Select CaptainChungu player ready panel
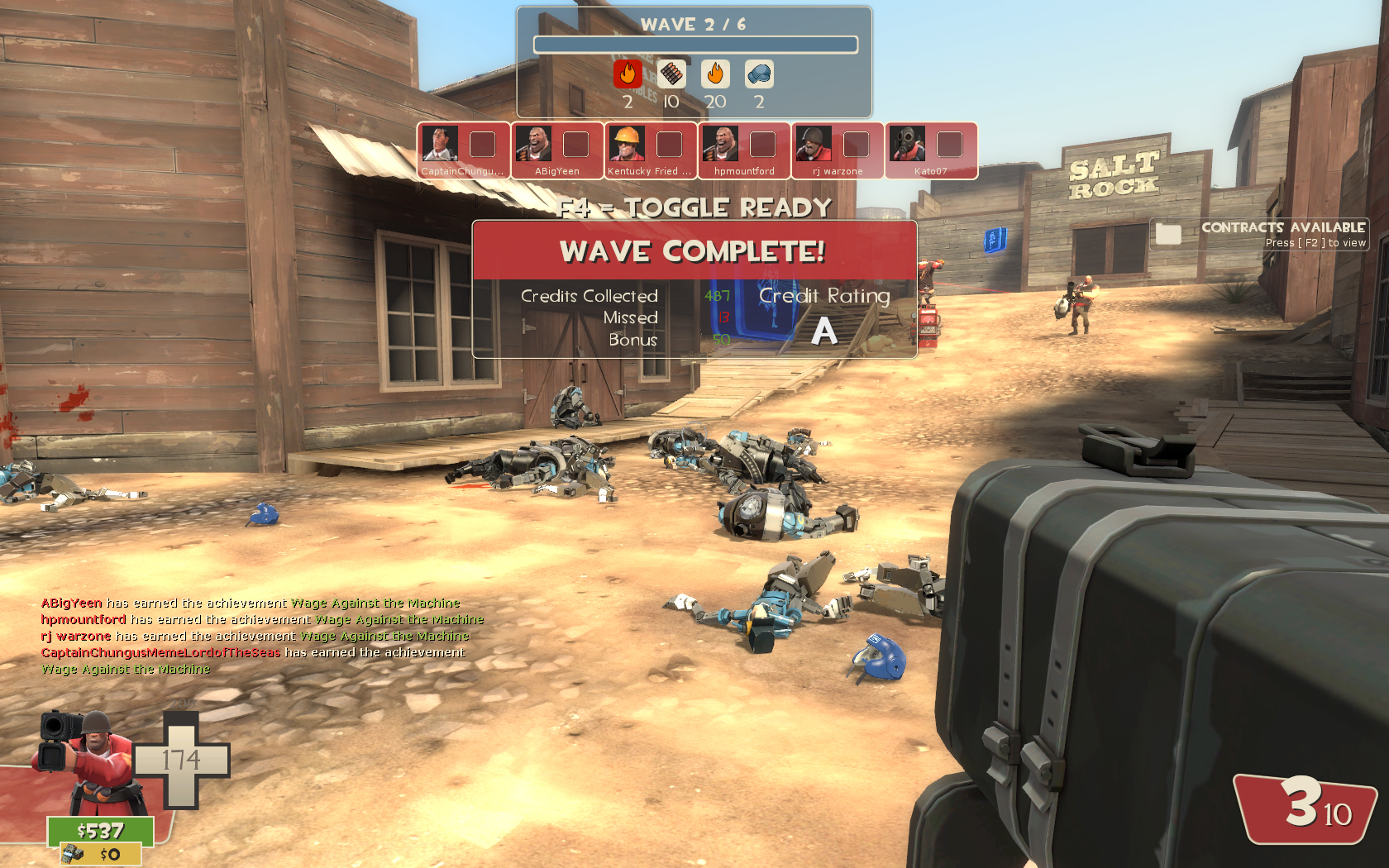Screen dimensions: 1389x868 click(x=463, y=150)
